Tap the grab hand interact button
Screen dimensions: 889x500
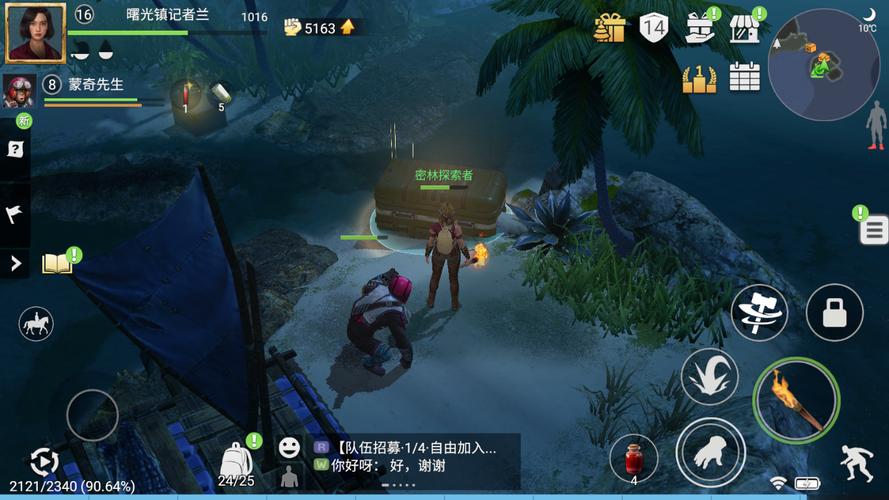(x=710, y=452)
